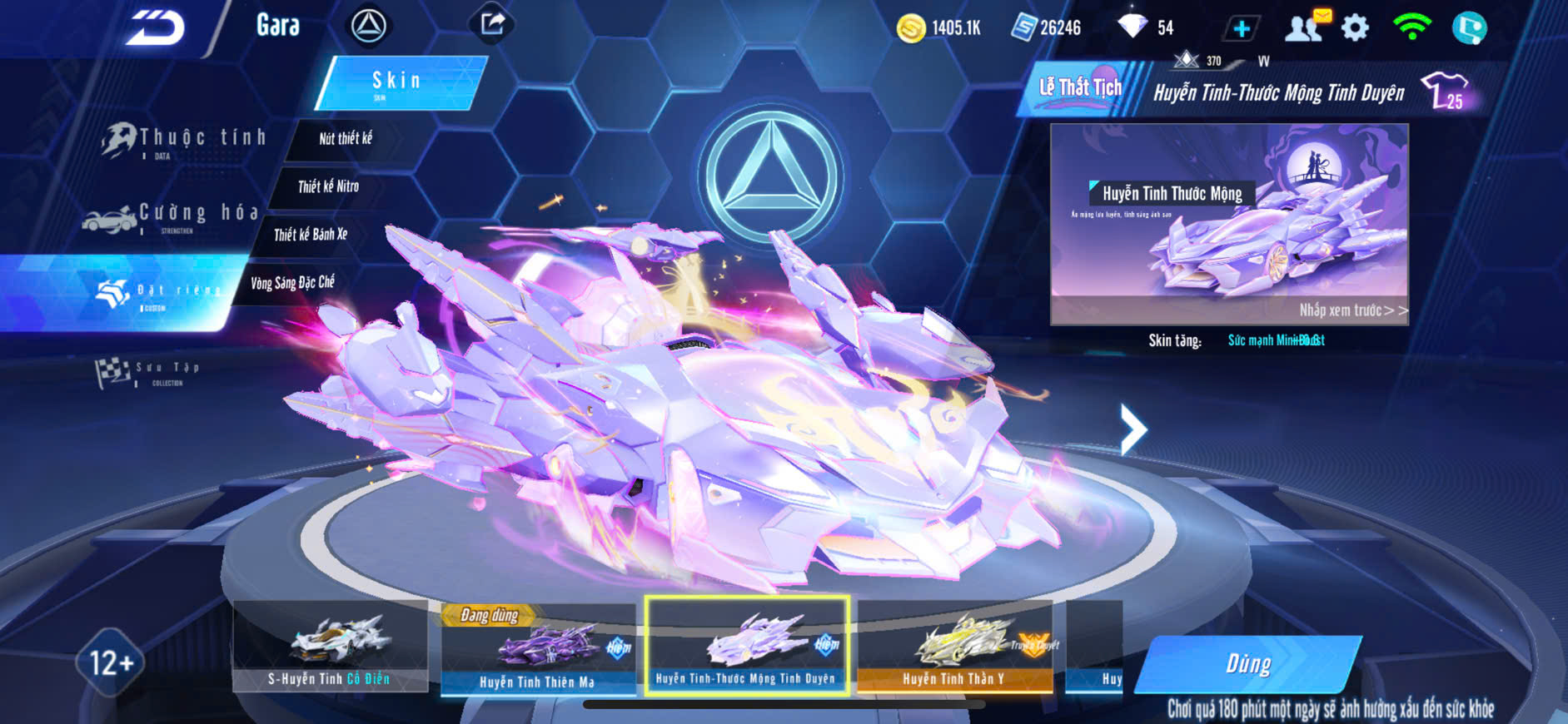Image resolution: width=1568 pixels, height=724 pixels.
Task: Select the Skin tab
Action: coord(400,82)
